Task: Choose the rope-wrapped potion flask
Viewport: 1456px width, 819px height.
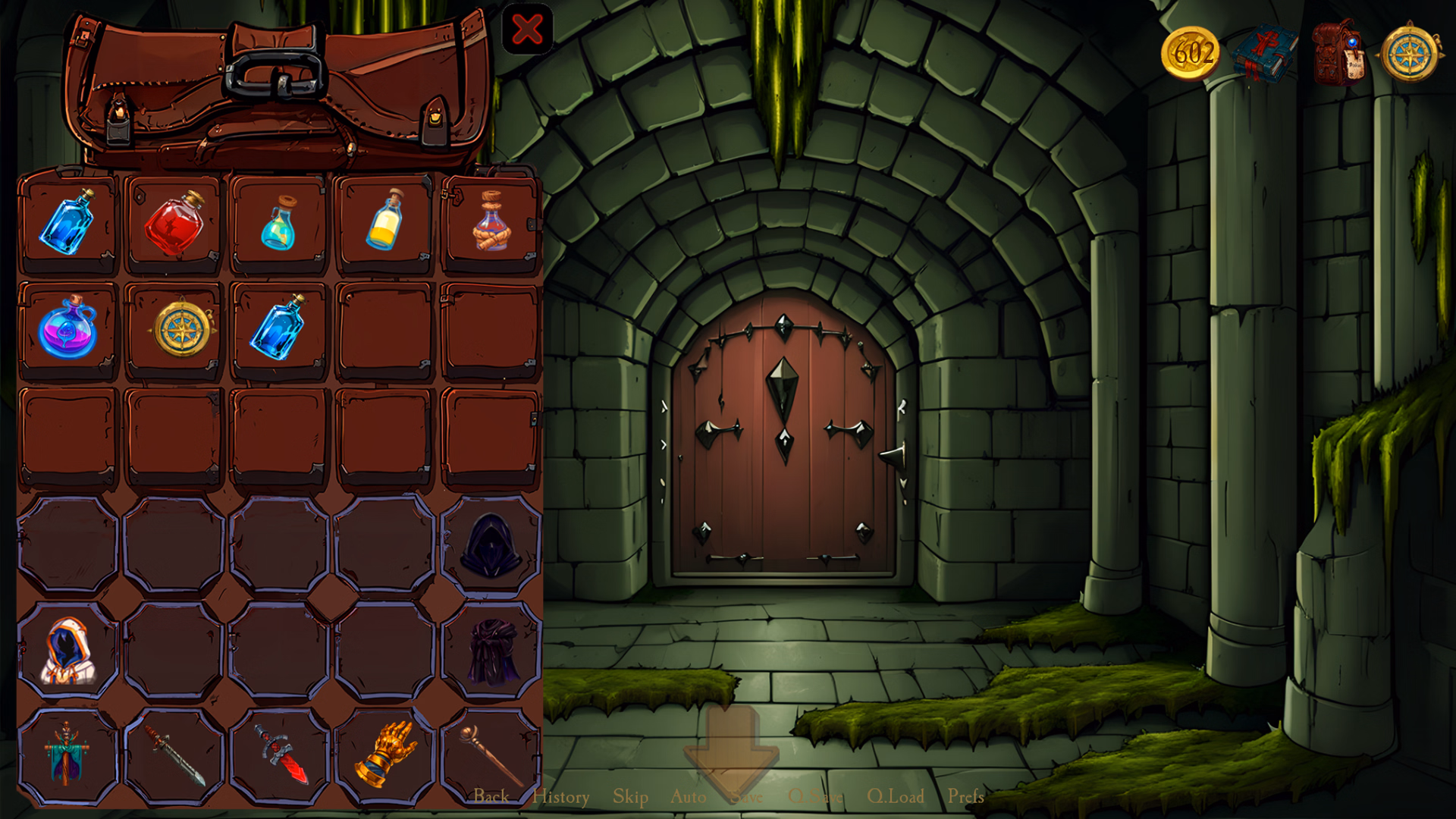Action: click(x=491, y=222)
